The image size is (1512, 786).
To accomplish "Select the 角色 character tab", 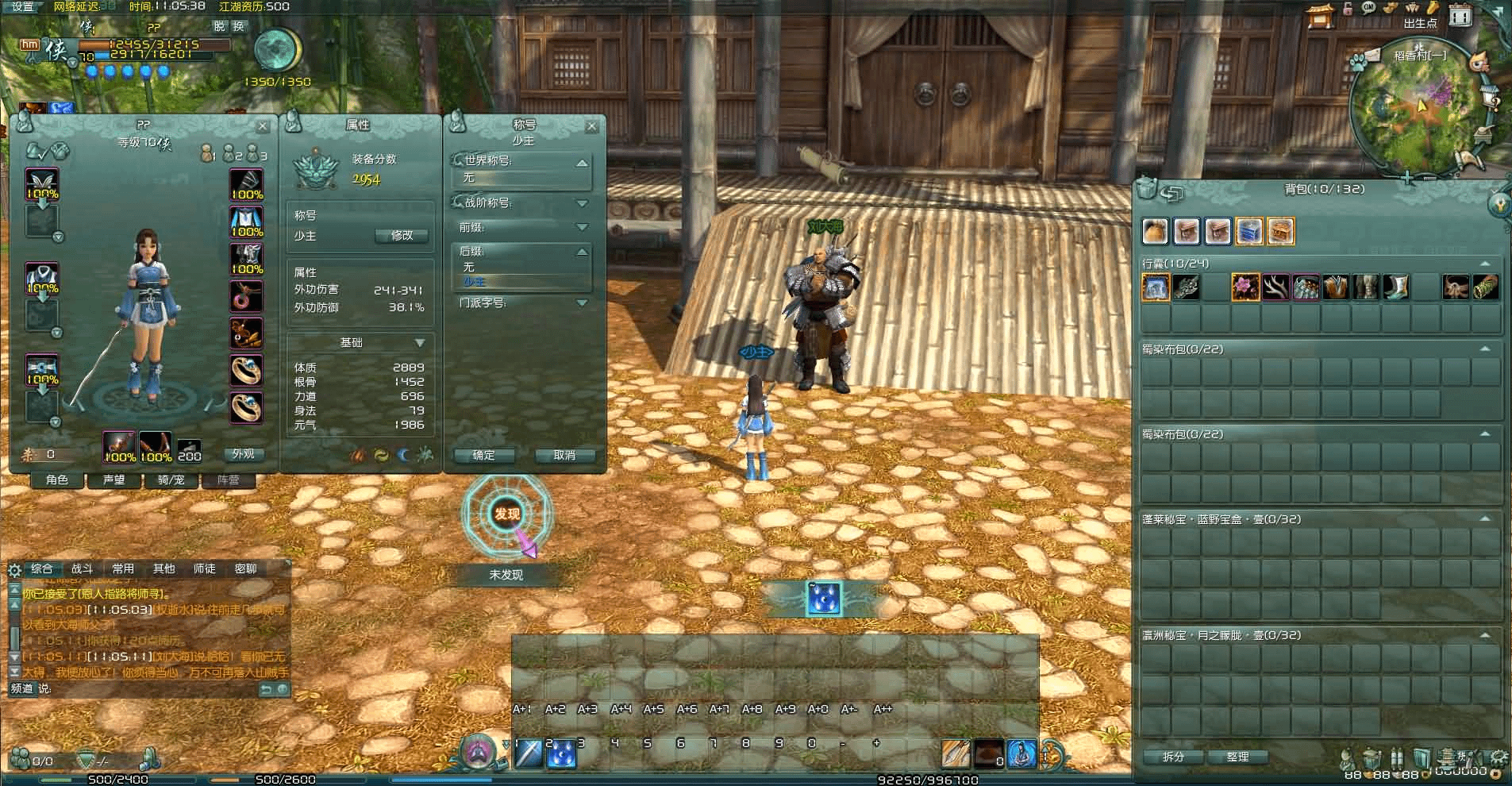I will coord(57,480).
